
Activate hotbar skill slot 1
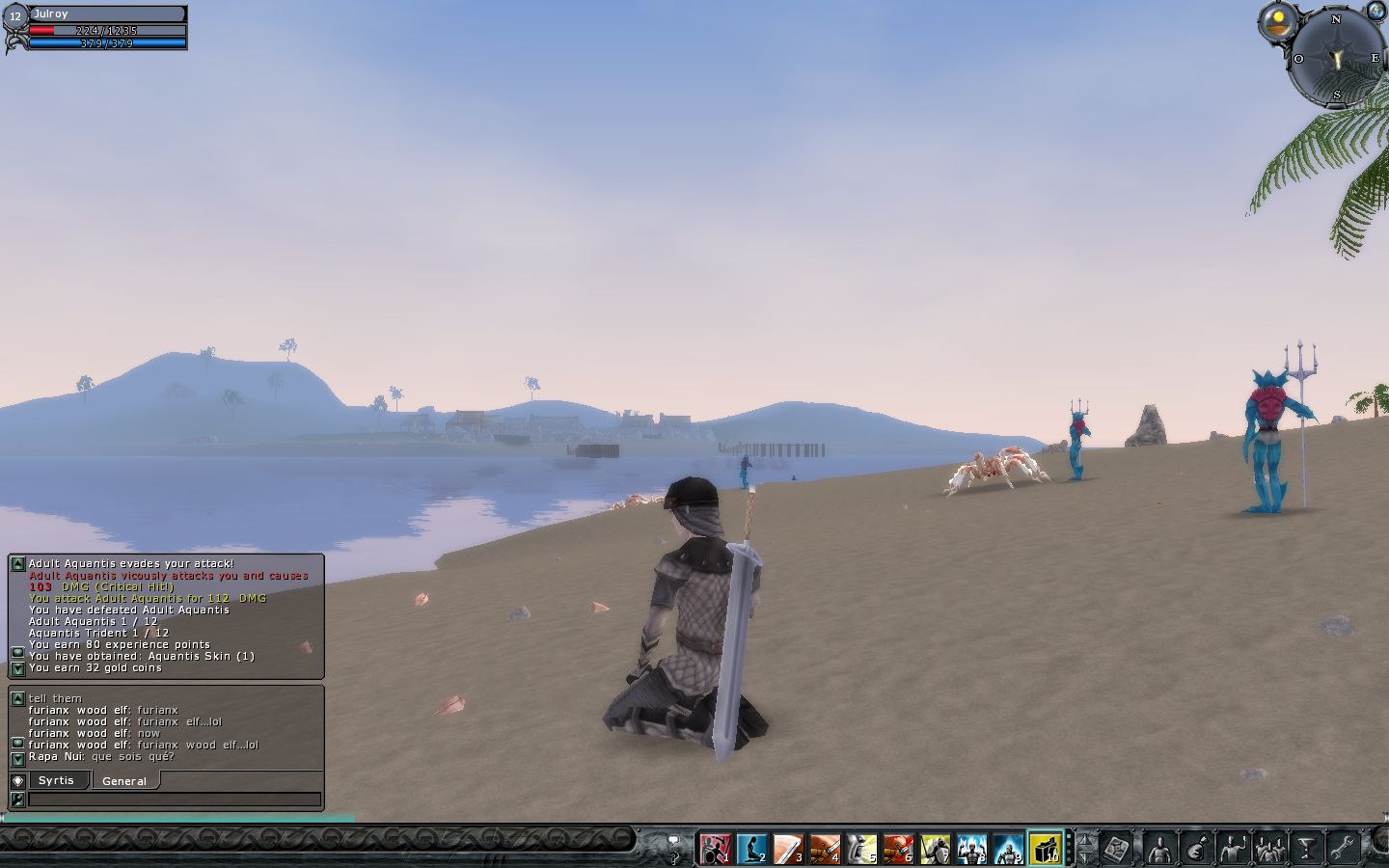click(x=715, y=849)
